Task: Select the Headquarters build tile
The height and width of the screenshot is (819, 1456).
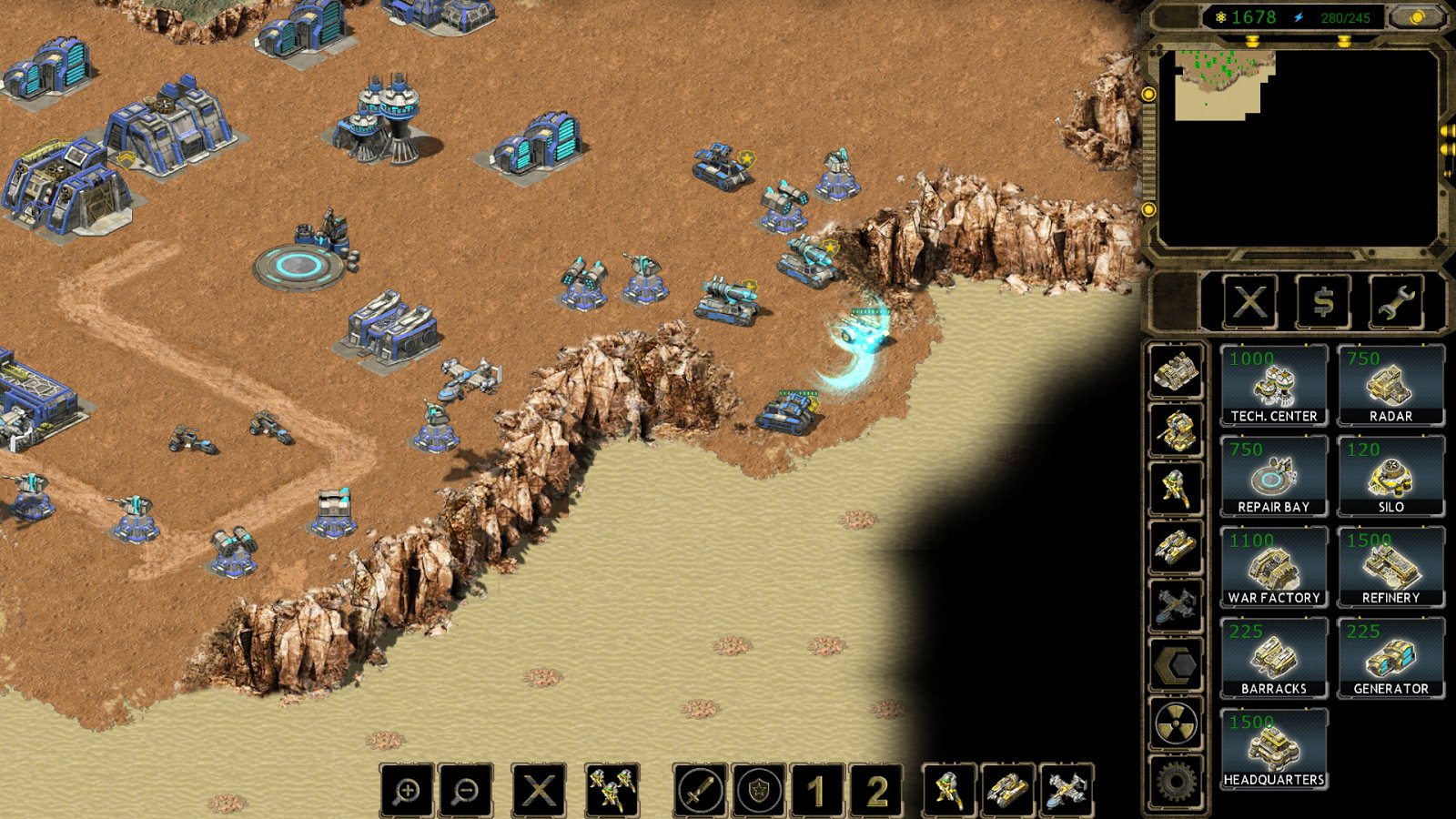Action: point(1273,749)
